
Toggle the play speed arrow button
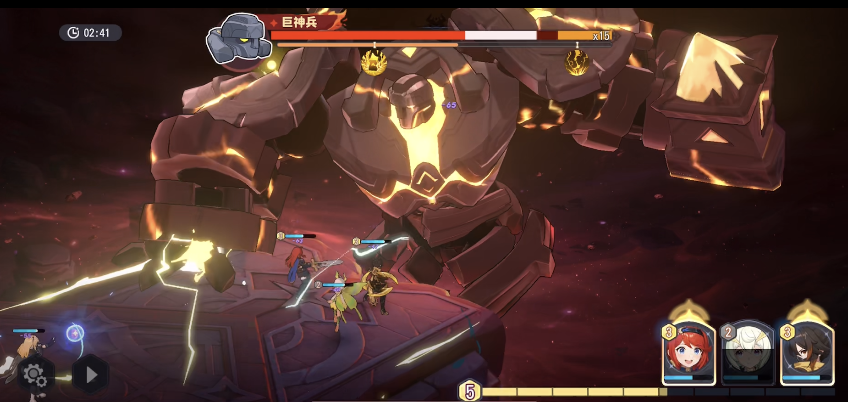pos(90,374)
